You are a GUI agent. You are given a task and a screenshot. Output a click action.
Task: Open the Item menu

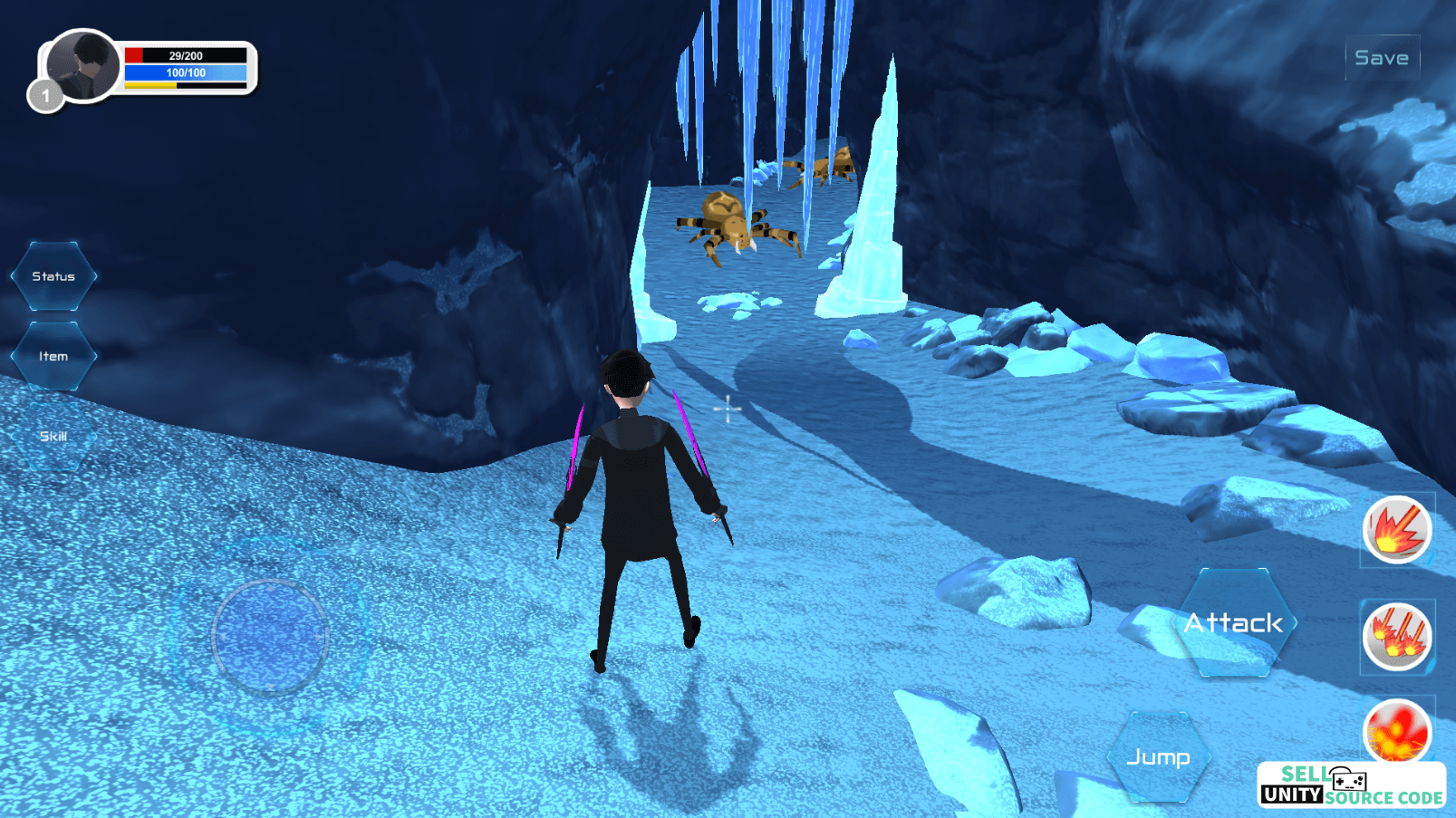[53, 356]
